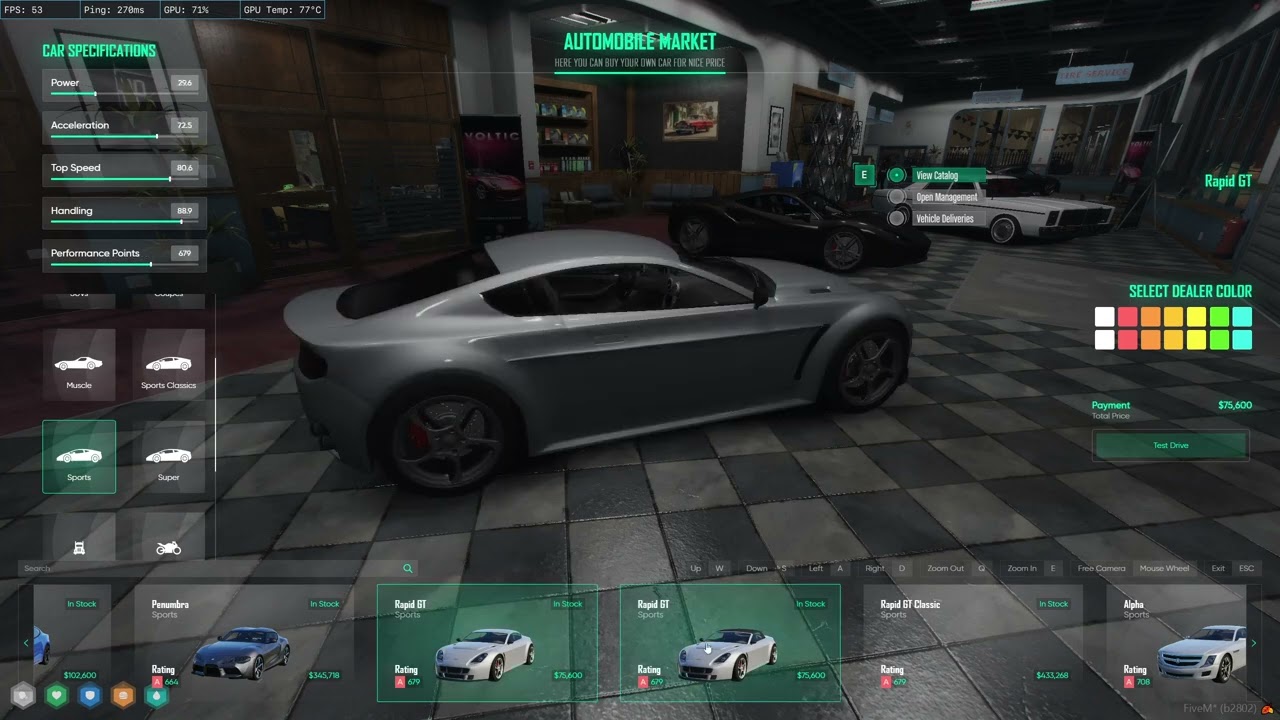Image resolution: width=1280 pixels, height=720 pixels.
Task: Show next cars with the right arrow
Action: (1253, 643)
